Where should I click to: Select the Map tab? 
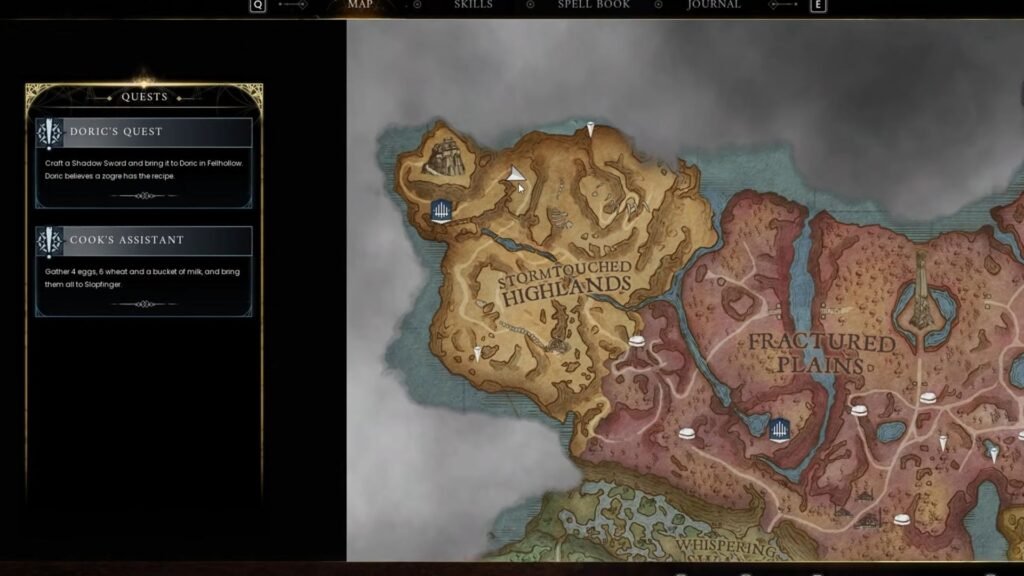point(359,5)
